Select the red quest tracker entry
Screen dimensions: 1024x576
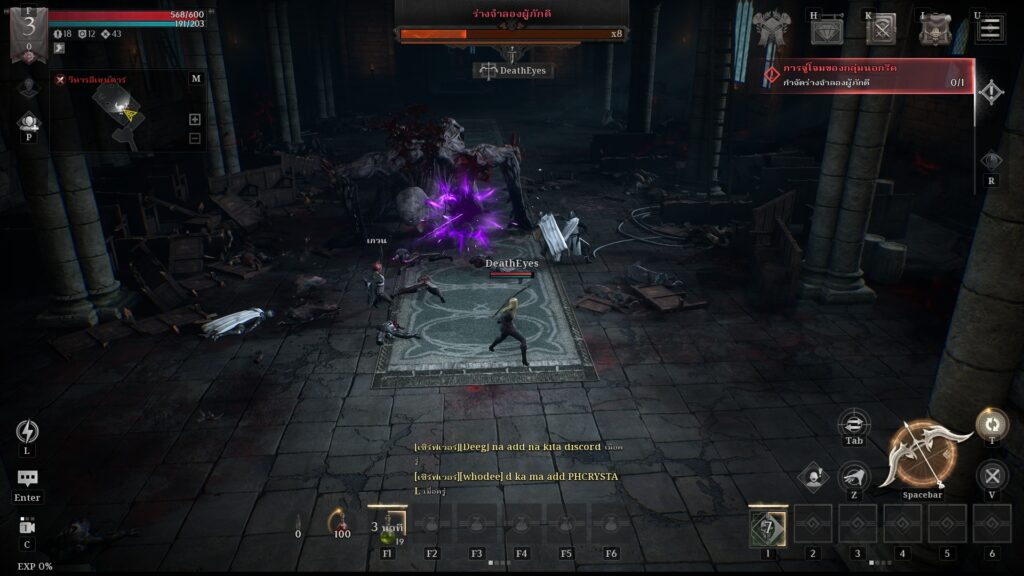point(868,75)
